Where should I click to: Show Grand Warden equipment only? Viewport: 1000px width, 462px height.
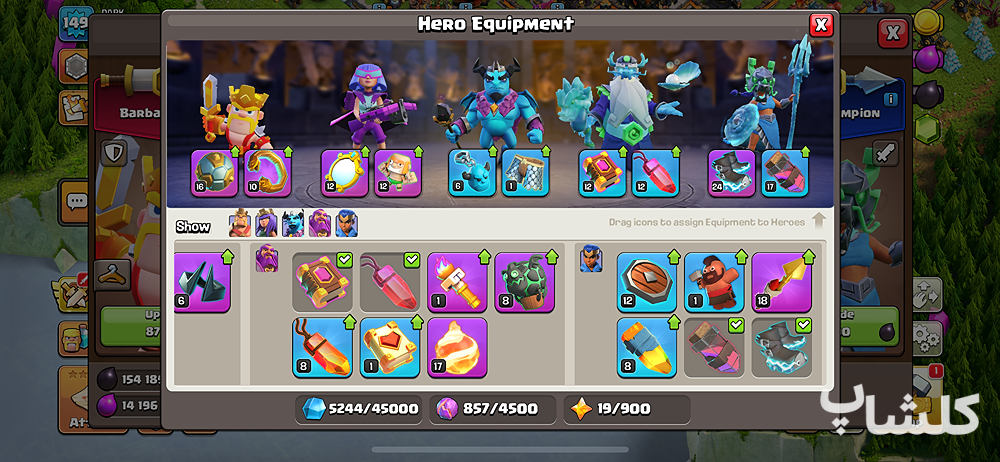click(x=320, y=224)
